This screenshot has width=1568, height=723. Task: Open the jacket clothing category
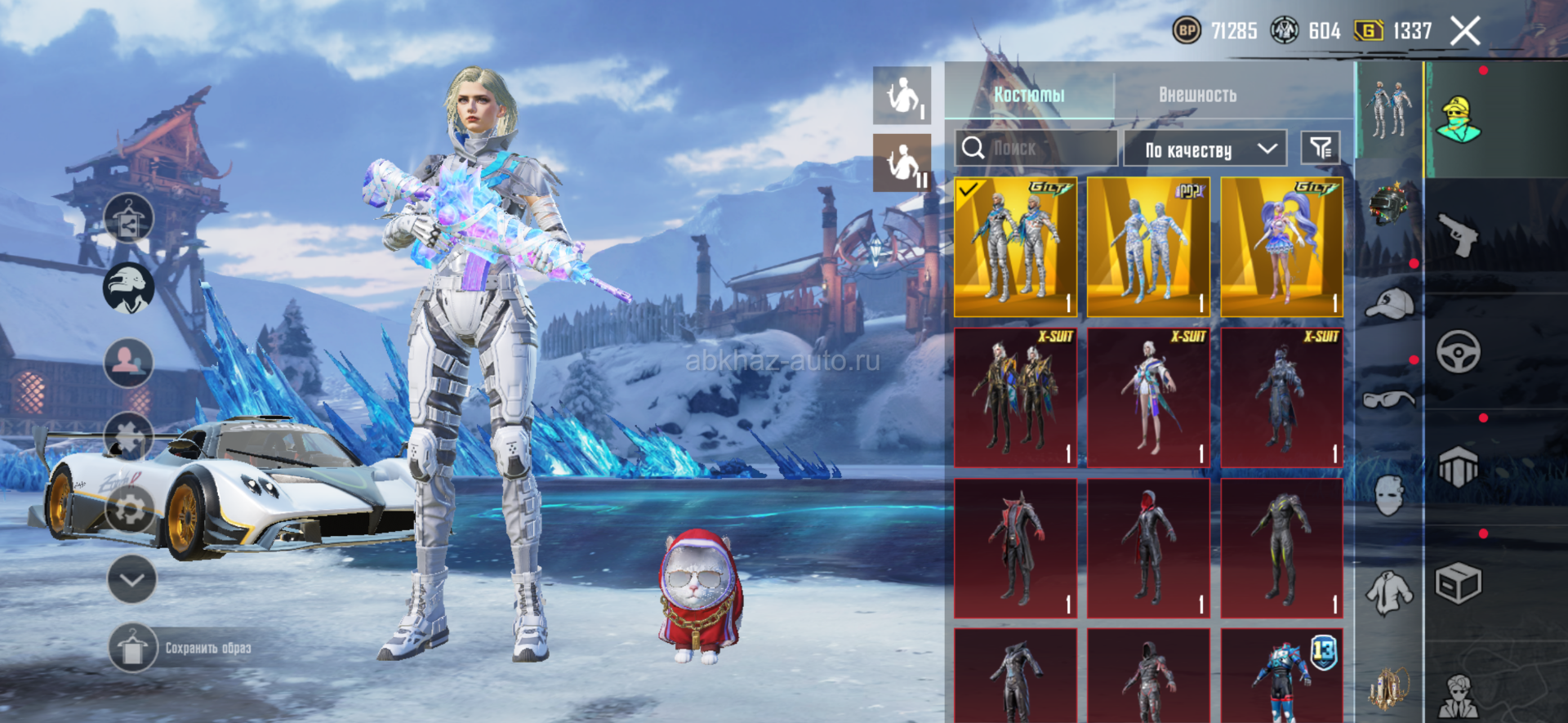click(1389, 591)
